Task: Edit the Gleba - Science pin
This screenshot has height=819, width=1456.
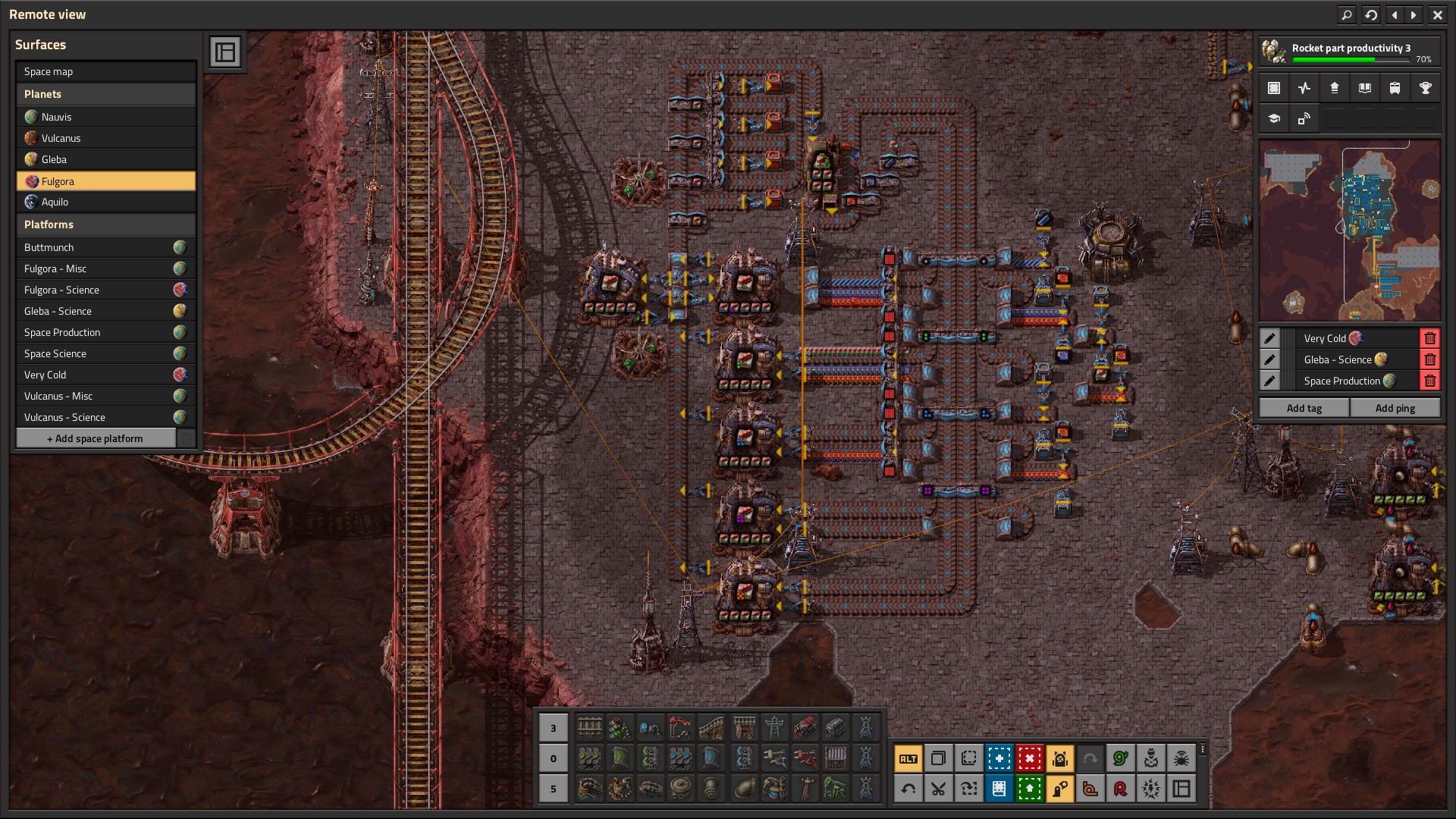Action: click(x=1269, y=359)
